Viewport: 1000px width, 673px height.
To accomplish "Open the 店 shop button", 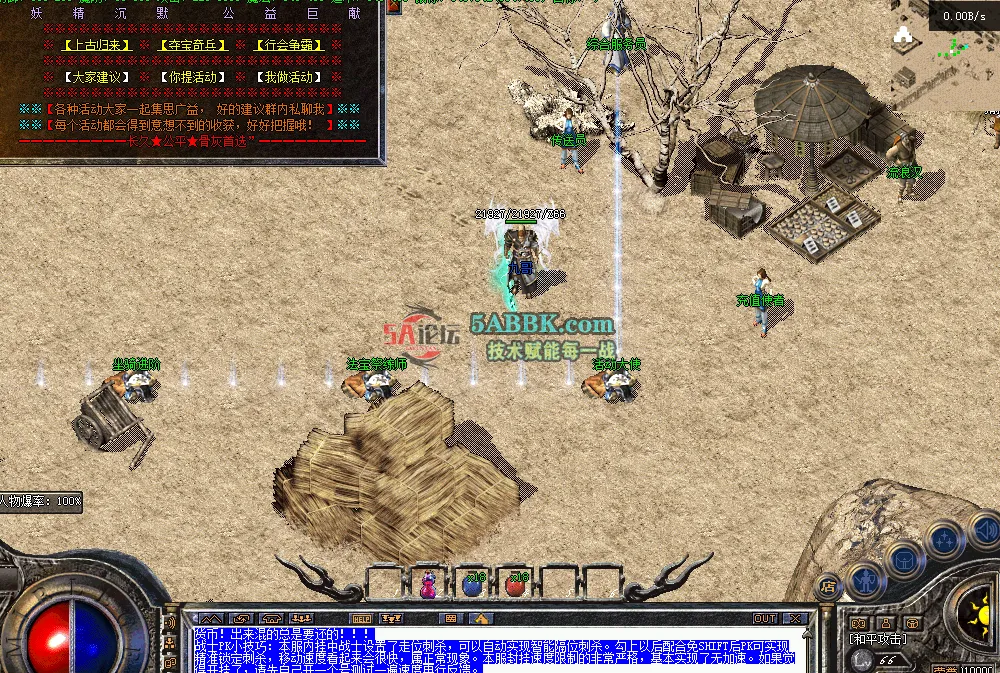I will click(827, 586).
